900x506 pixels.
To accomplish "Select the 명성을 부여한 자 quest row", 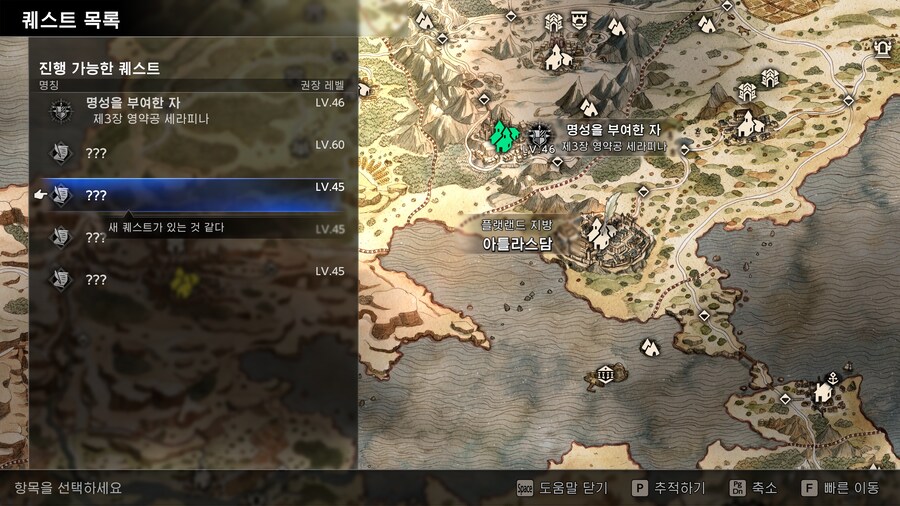I will tap(190, 110).
